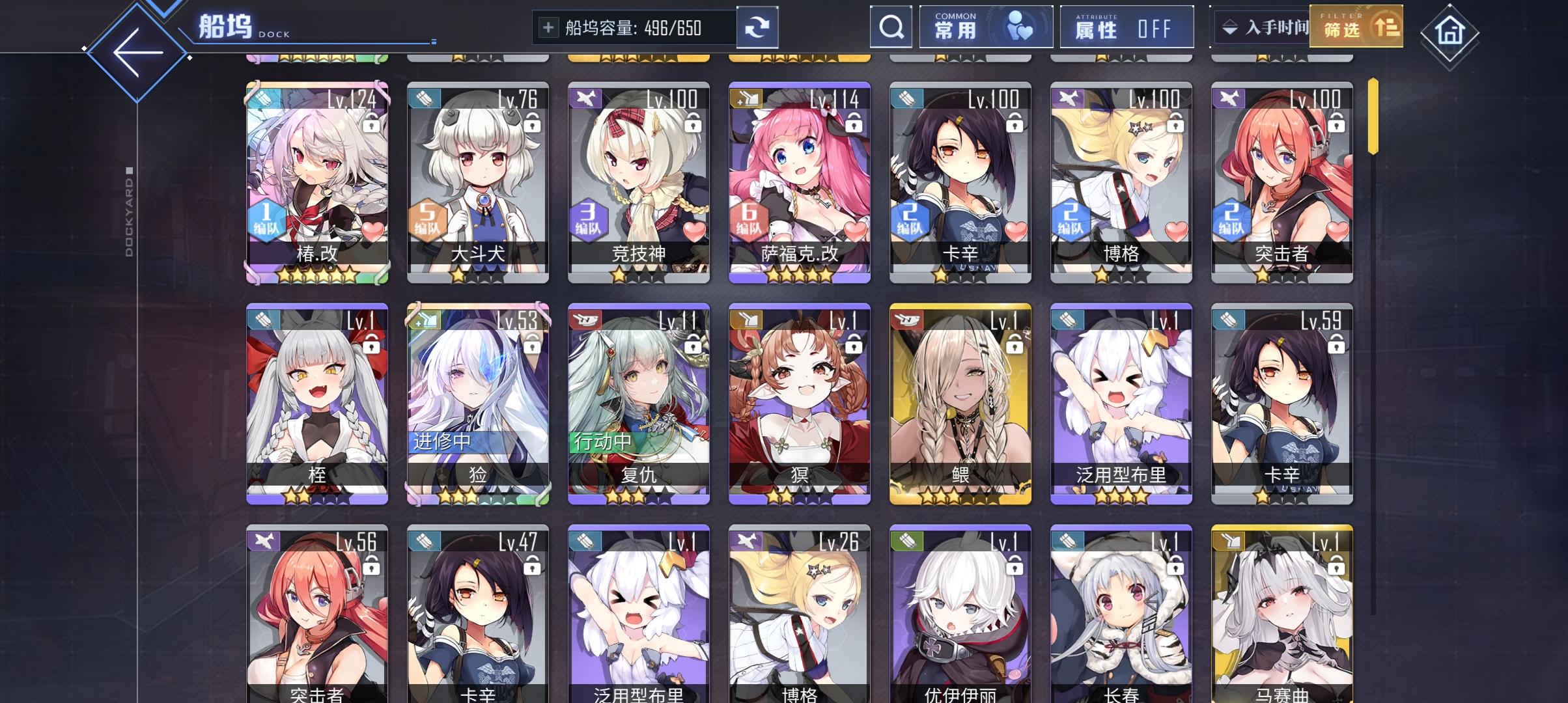1568x703 pixels.
Task: Select the COMMON 常用 tab
Action: (x=985, y=26)
